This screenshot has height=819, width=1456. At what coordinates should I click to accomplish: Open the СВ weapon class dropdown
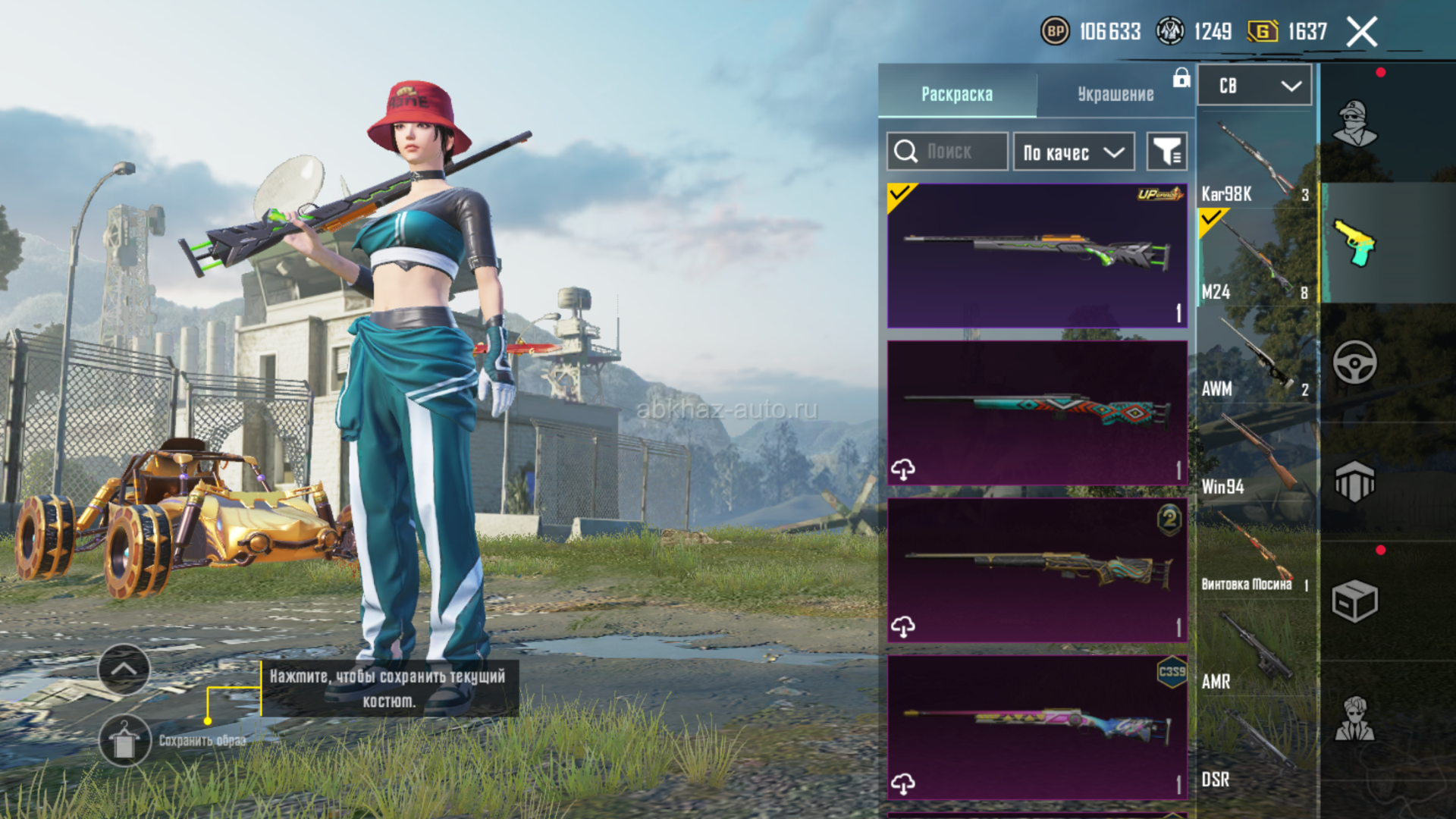click(x=1254, y=86)
